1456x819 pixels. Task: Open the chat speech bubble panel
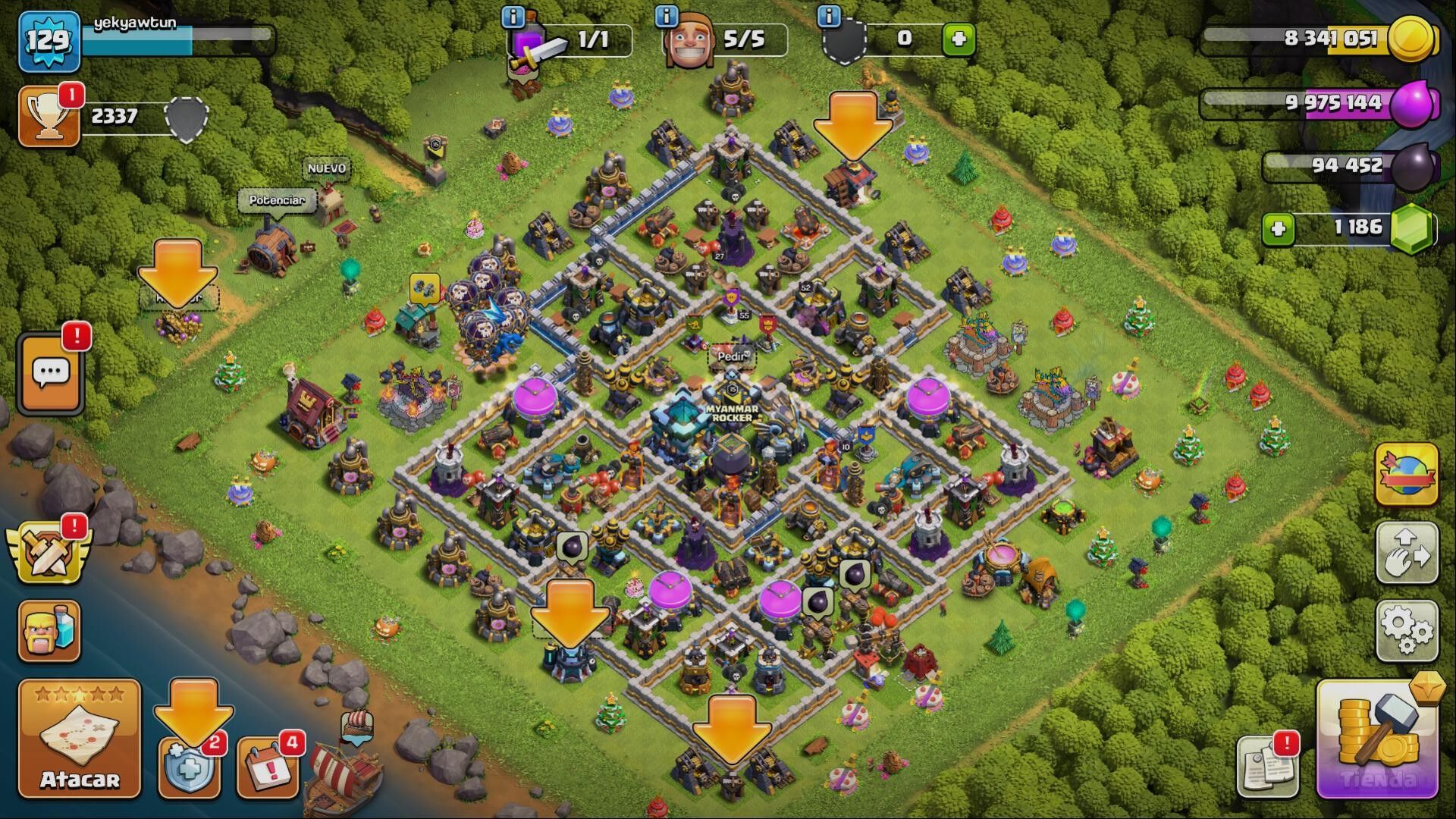coord(51,375)
